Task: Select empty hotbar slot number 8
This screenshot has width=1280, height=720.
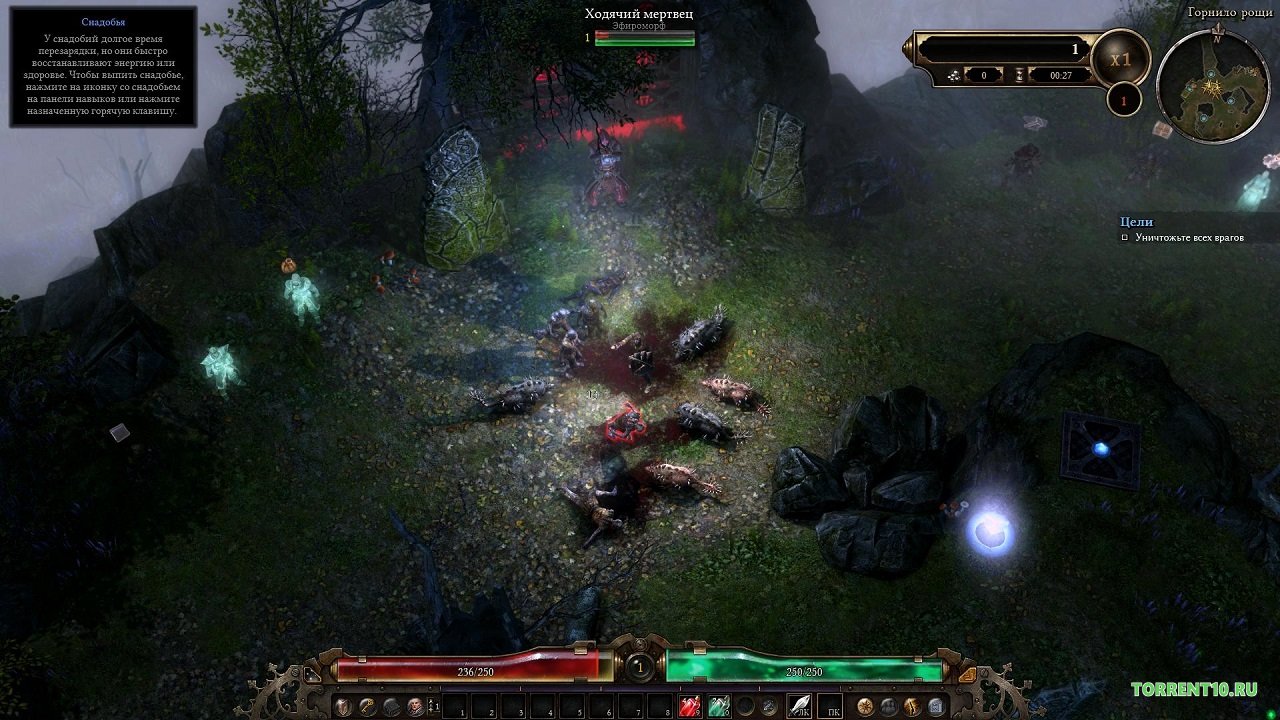Action: 659,707
